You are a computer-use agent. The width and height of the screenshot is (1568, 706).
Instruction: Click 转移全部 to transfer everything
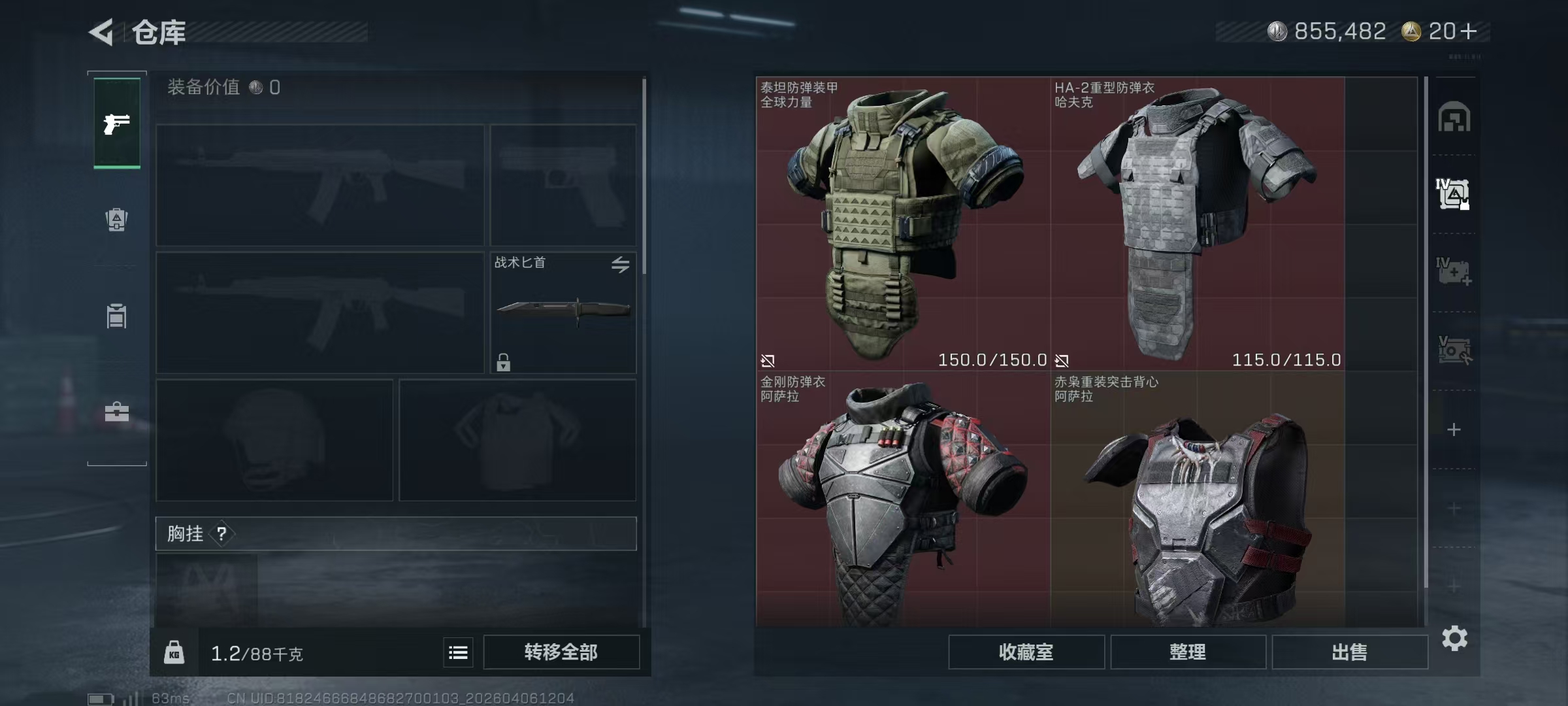561,652
